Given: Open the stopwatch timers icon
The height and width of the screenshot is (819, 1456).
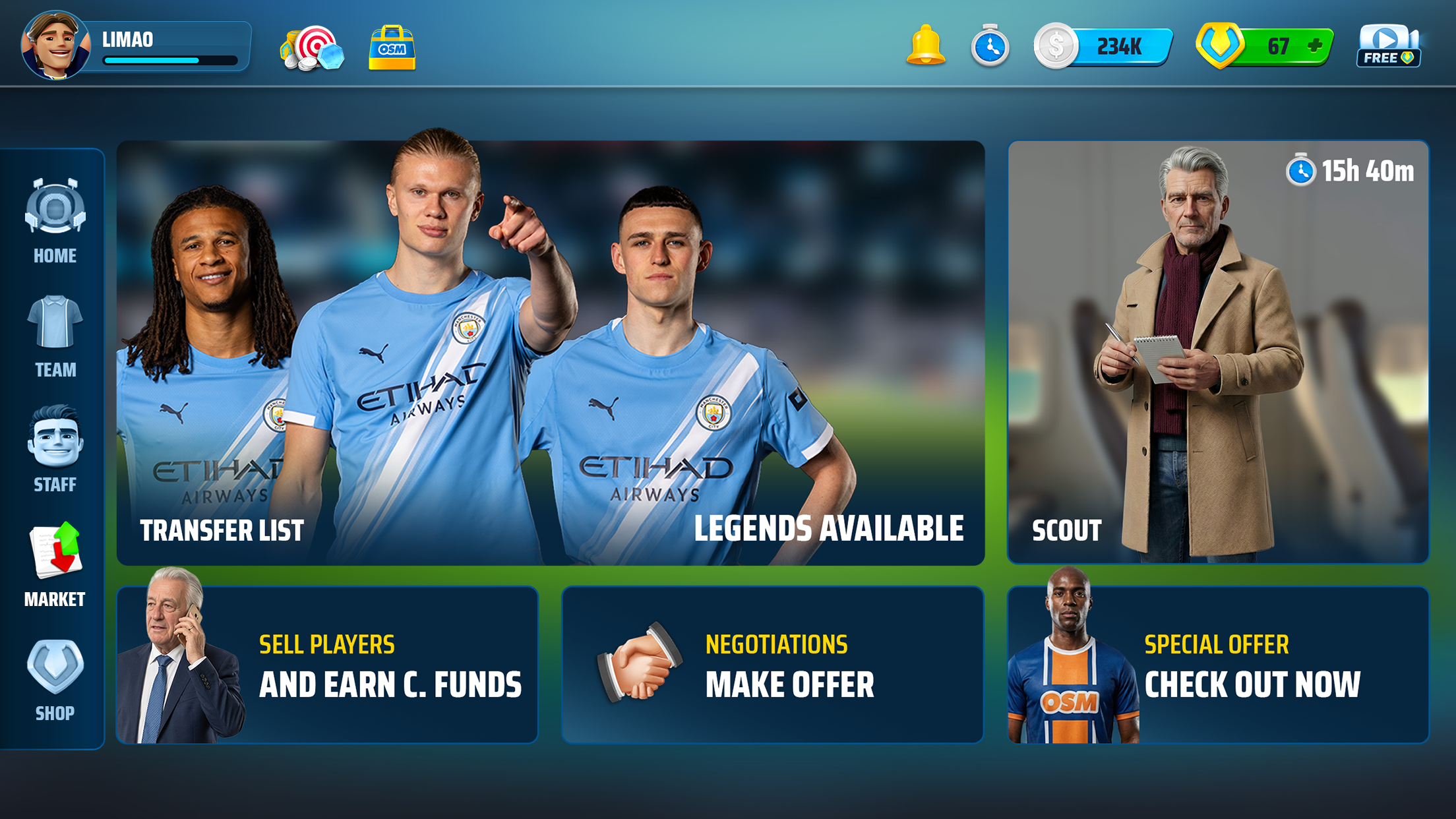Looking at the screenshot, I should click(x=989, y=46).
